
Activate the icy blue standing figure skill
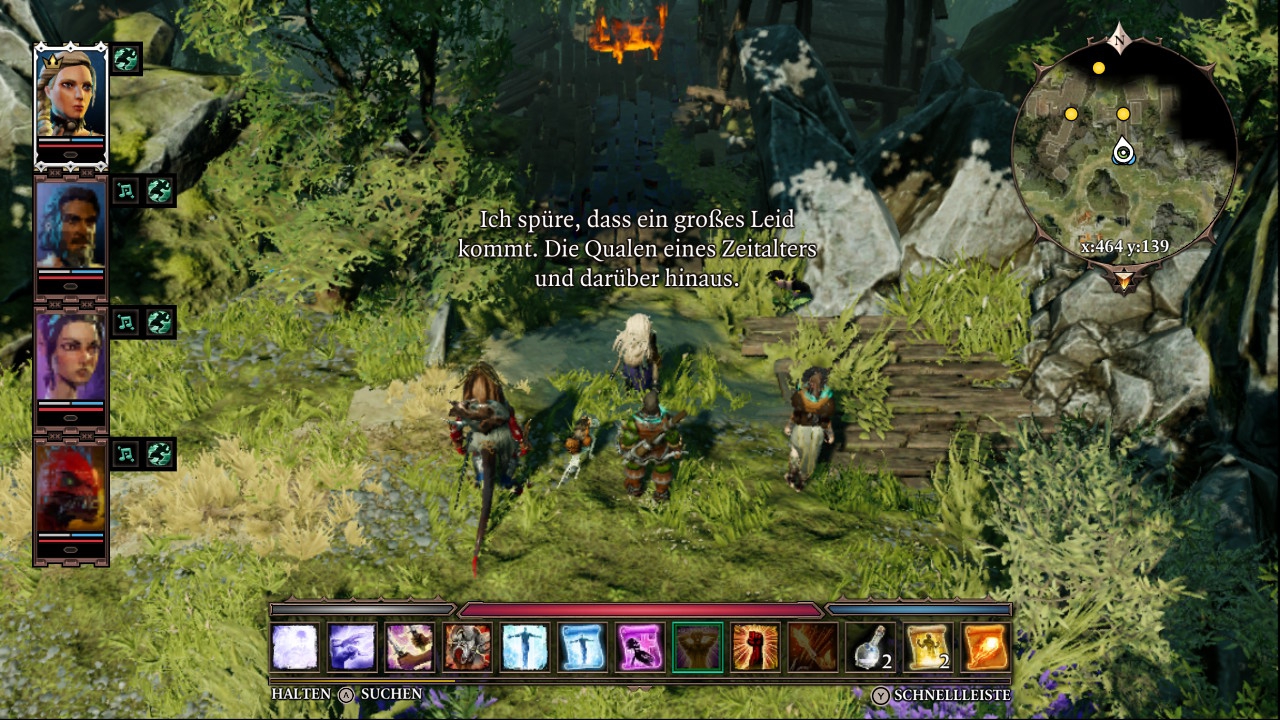(525, 648)
